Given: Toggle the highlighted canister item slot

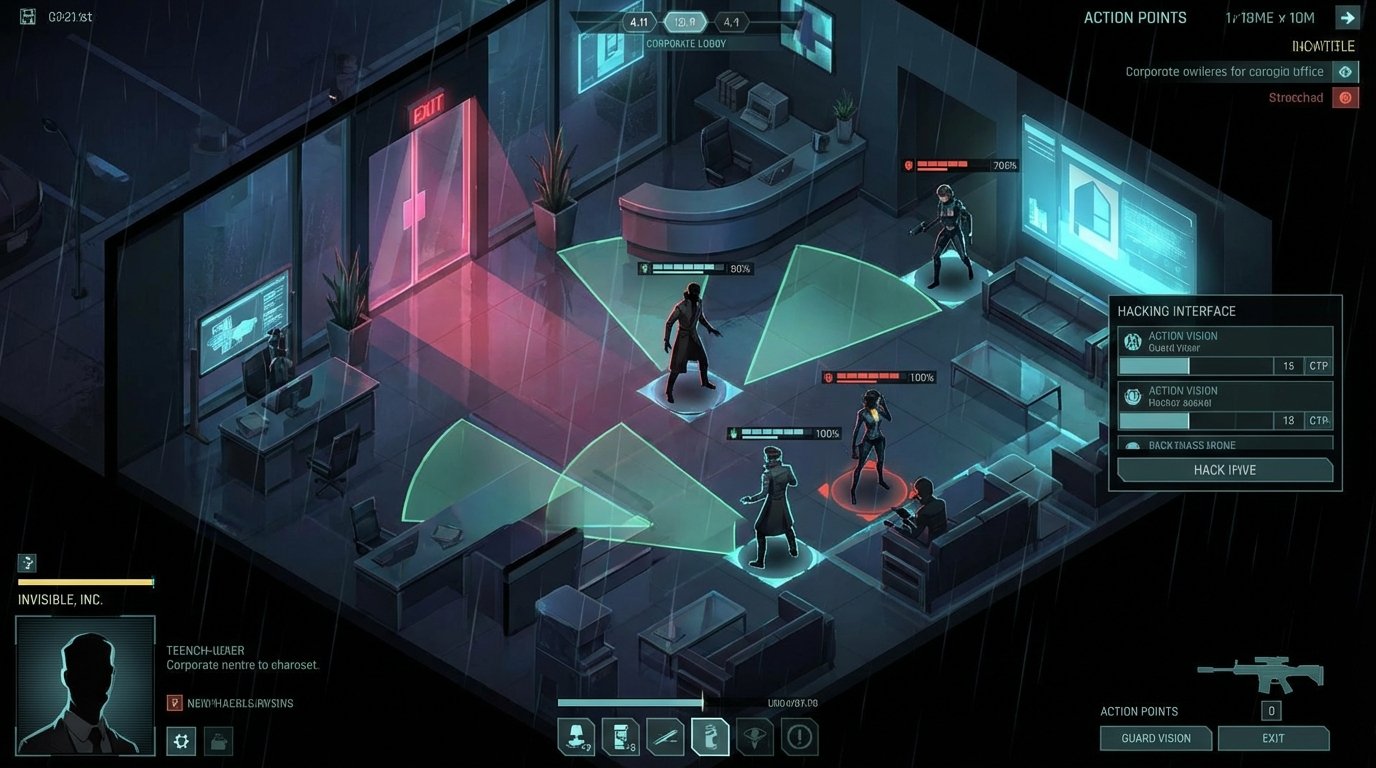Looking at the screenshot, I should [x=710, y=736].
